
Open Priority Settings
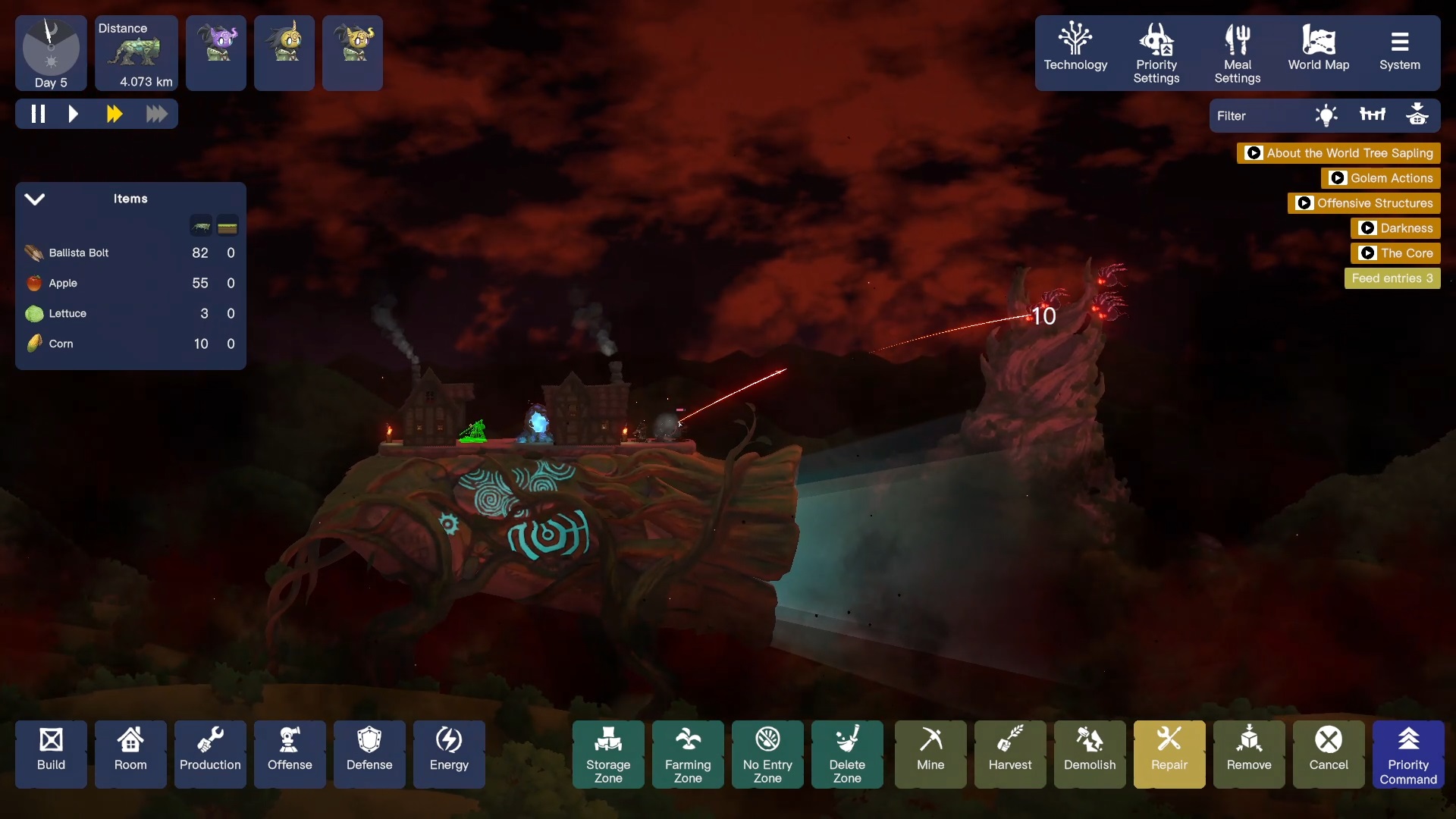(x=1156, y=53)
